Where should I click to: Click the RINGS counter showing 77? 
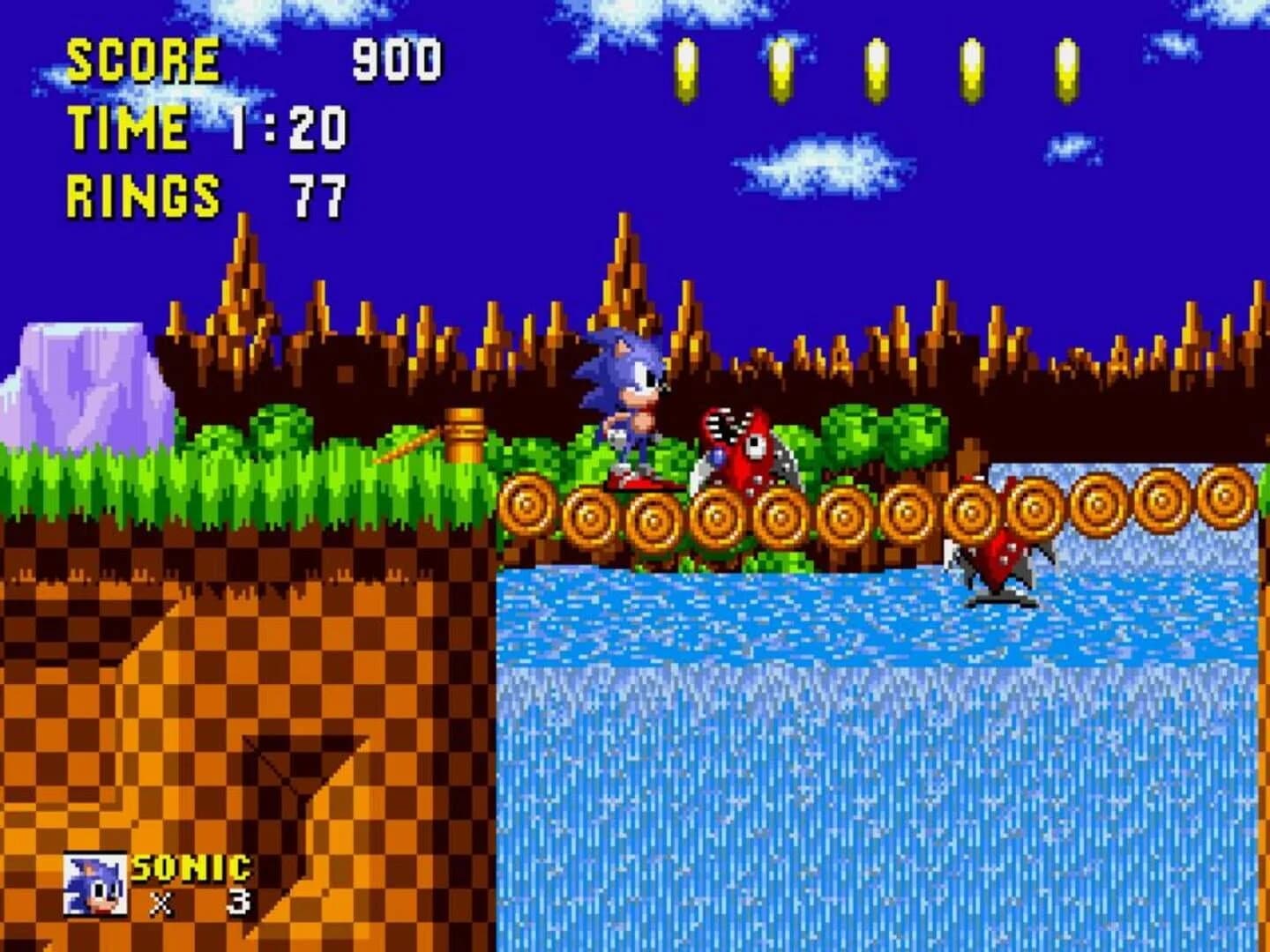coord(207,192)
